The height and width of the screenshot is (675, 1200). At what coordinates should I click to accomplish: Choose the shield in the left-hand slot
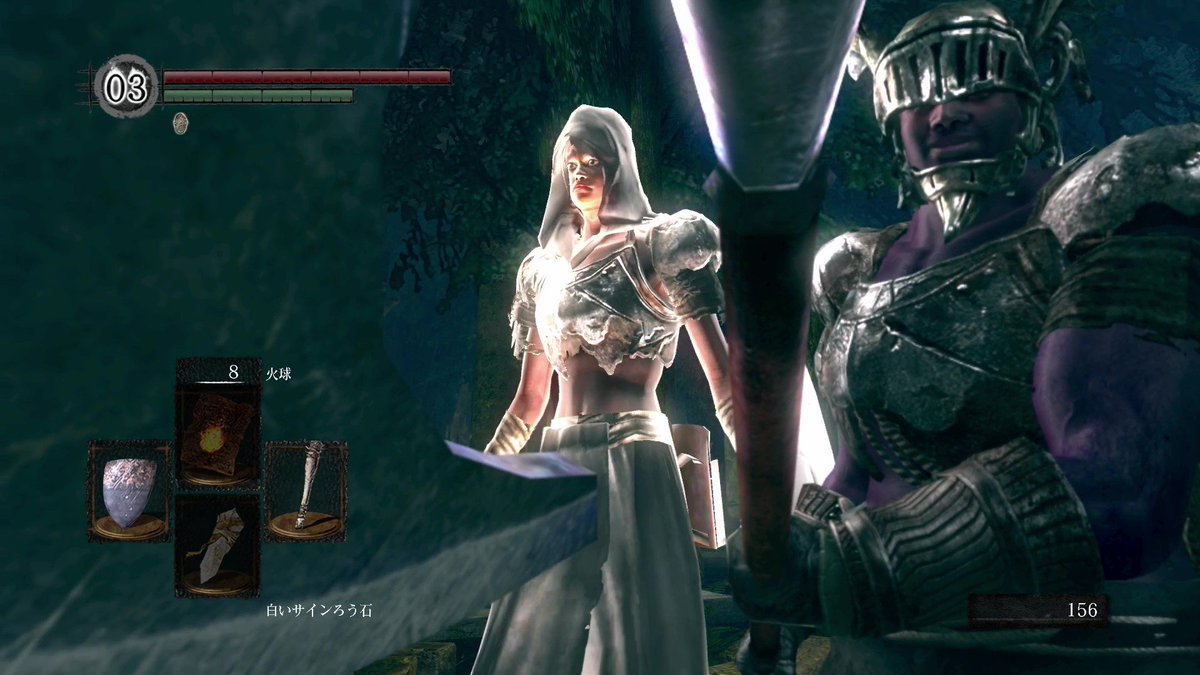(x=130, y=490)
